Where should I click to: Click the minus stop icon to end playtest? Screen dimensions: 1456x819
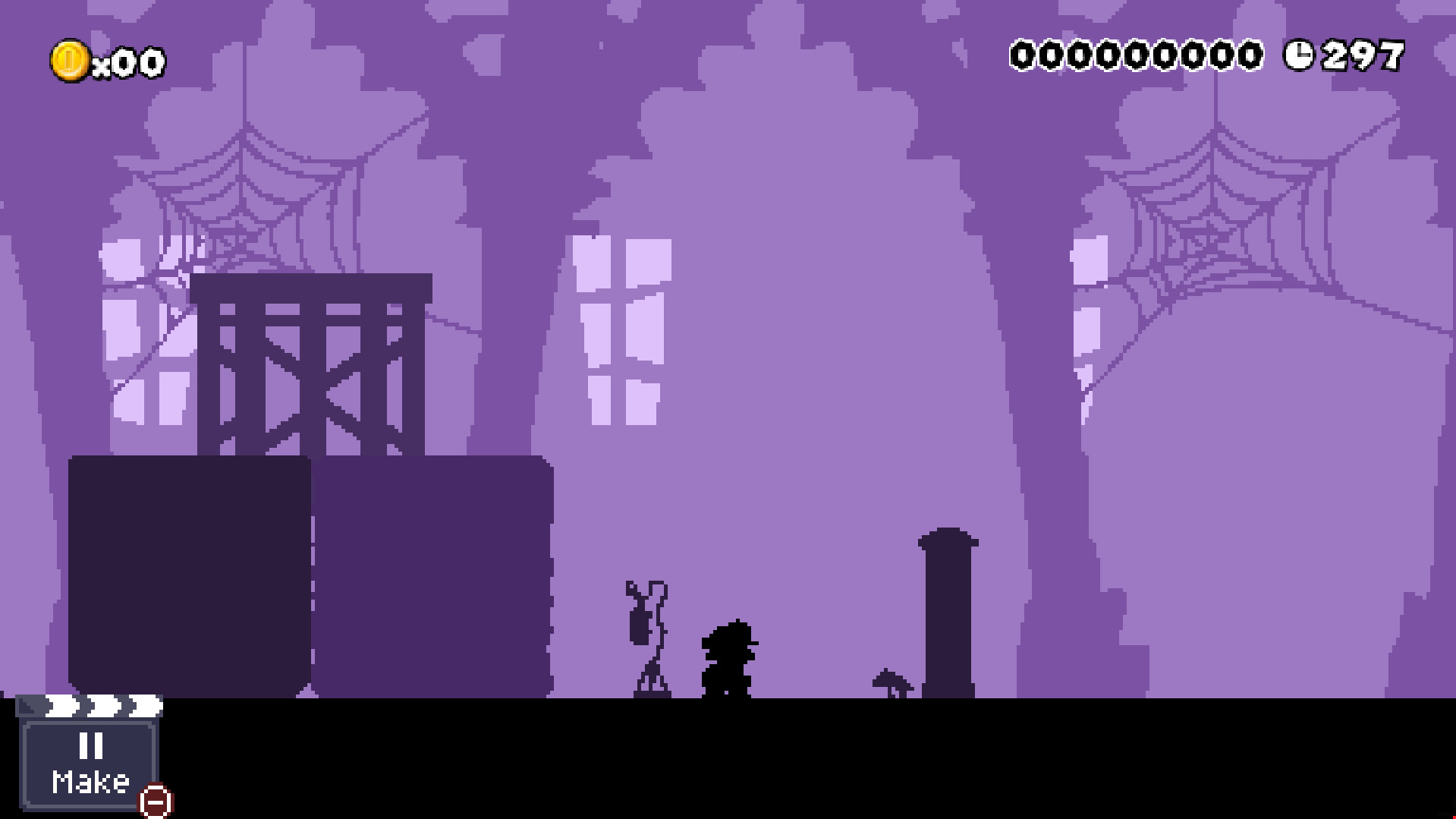click(156, 800)
